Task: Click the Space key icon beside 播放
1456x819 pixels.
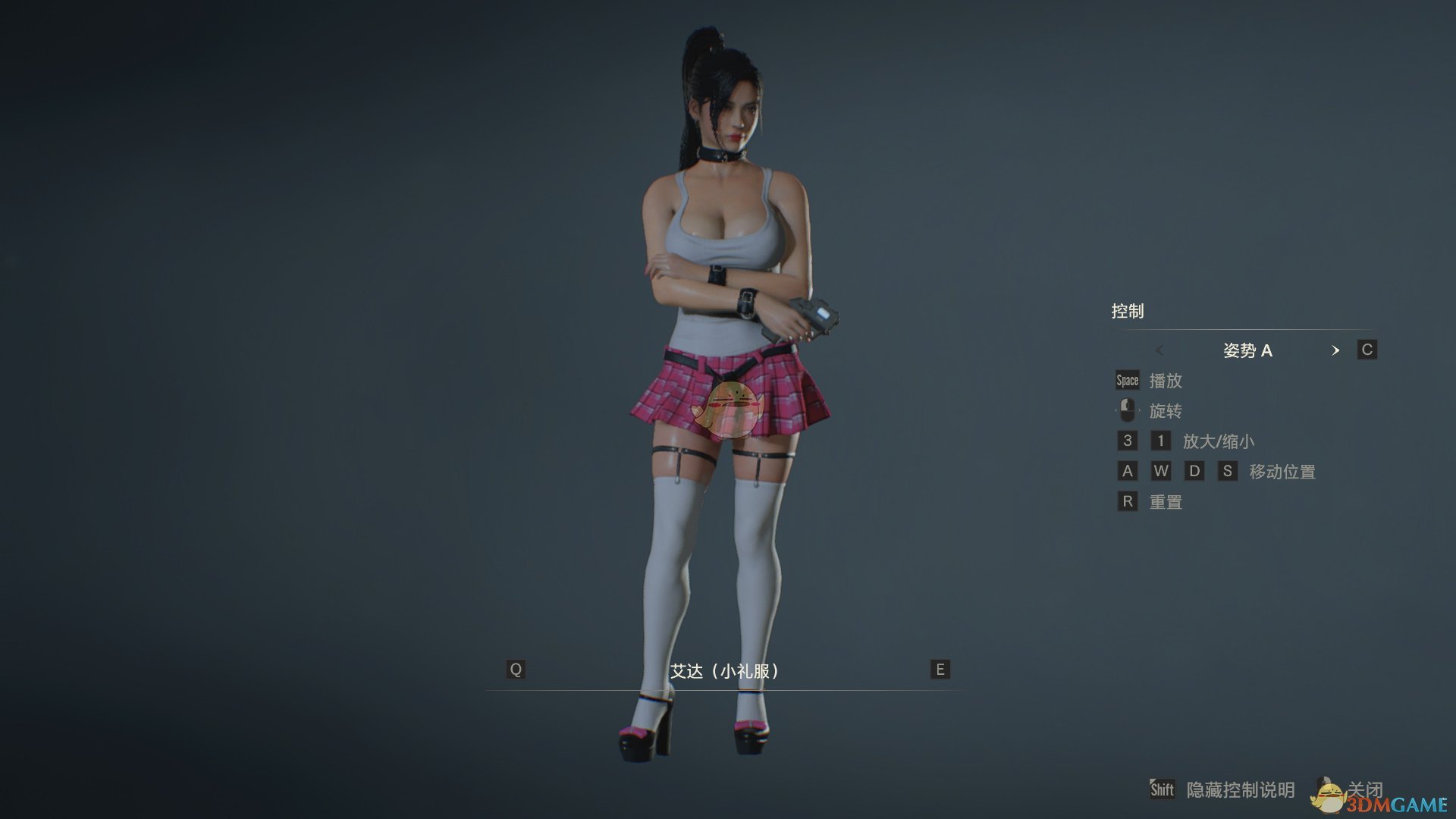Action: pyautogui.click(x=1126, y=380)
